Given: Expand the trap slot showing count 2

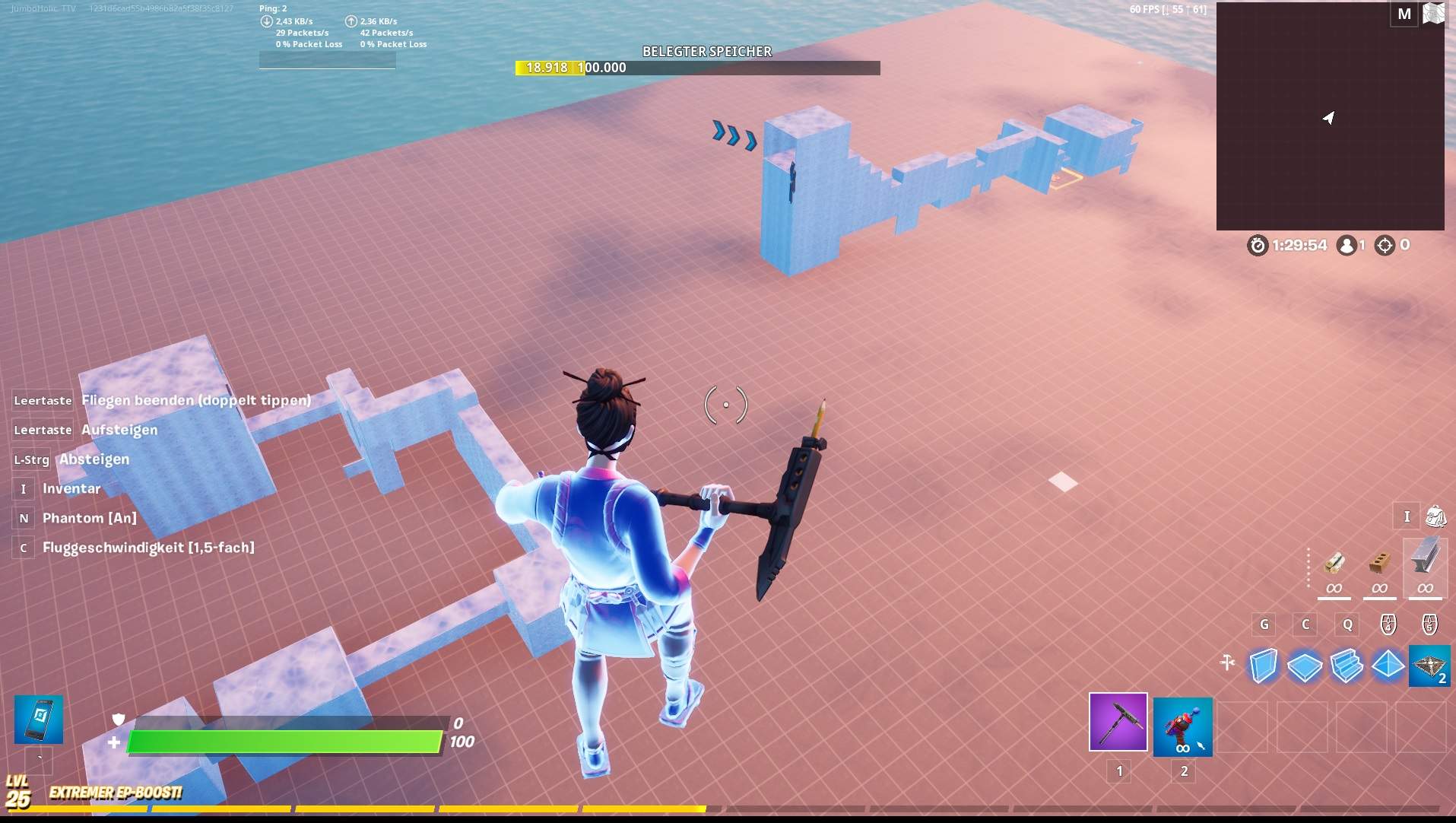Looking at the screenshot, I should [x=1429, y=665].
